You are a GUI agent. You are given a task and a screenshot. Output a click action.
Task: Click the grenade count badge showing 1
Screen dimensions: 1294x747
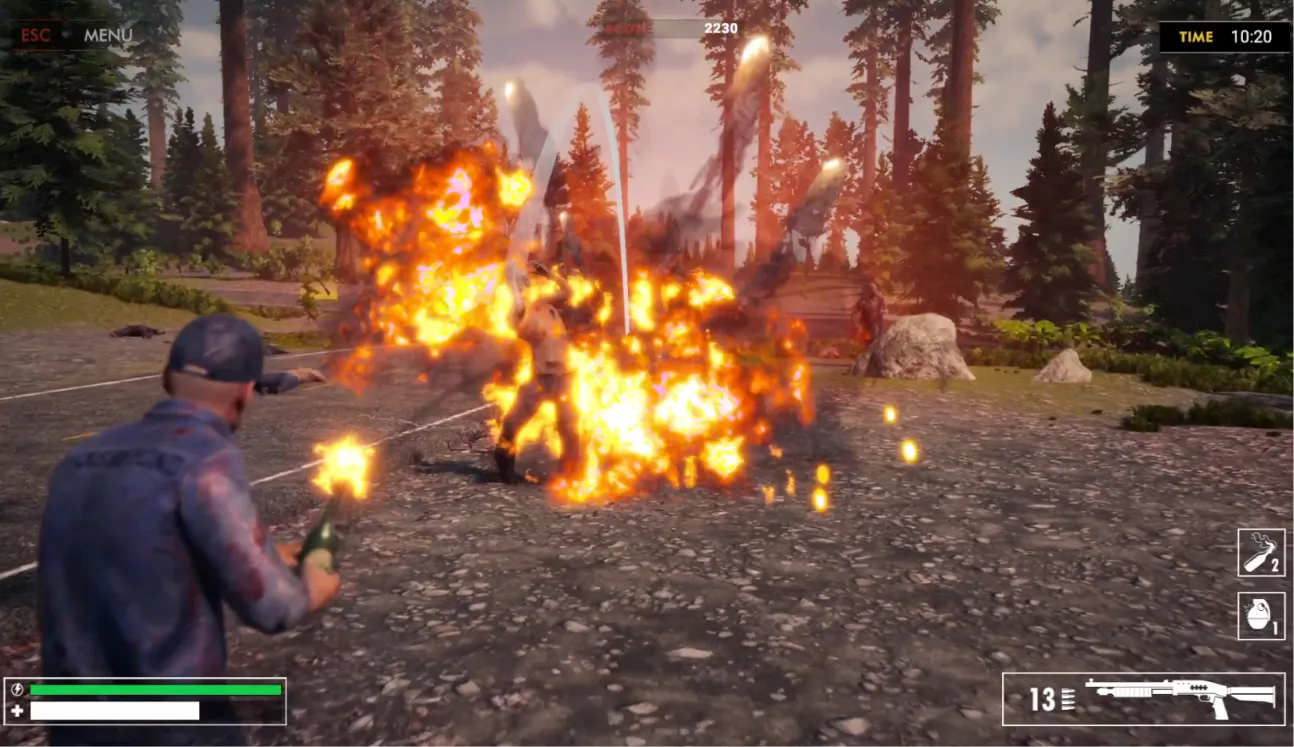click(1277, 628)
